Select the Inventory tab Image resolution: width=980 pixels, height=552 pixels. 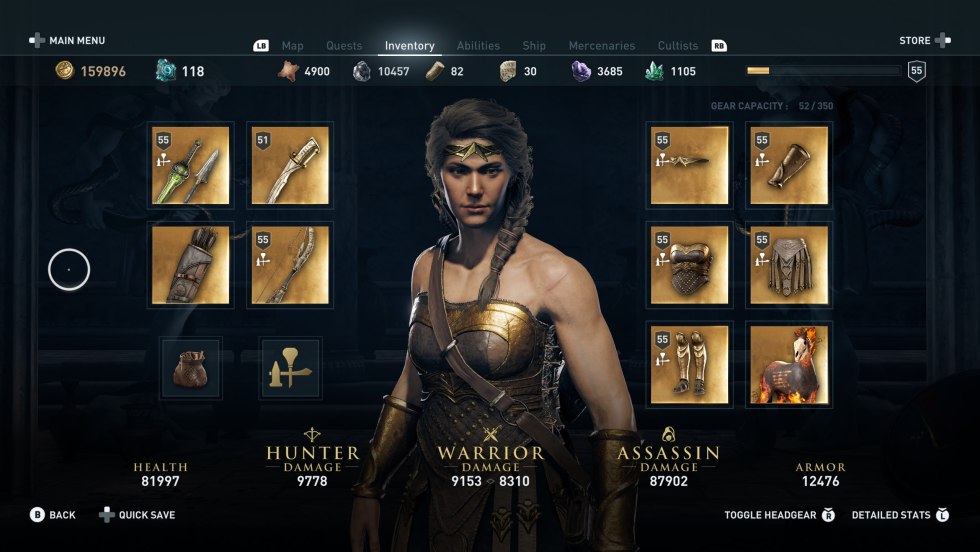(x=410, y=46)
